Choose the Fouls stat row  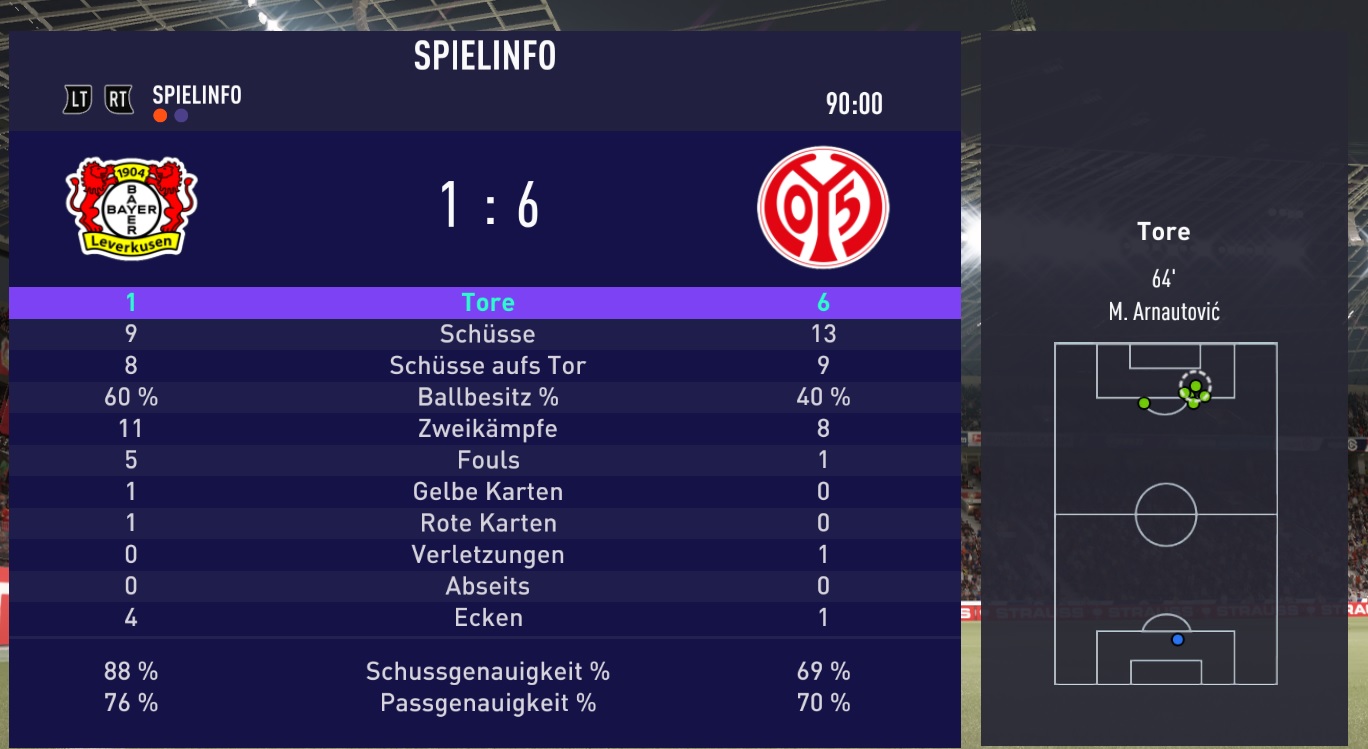pyautogui.click(x=488, y=460)
